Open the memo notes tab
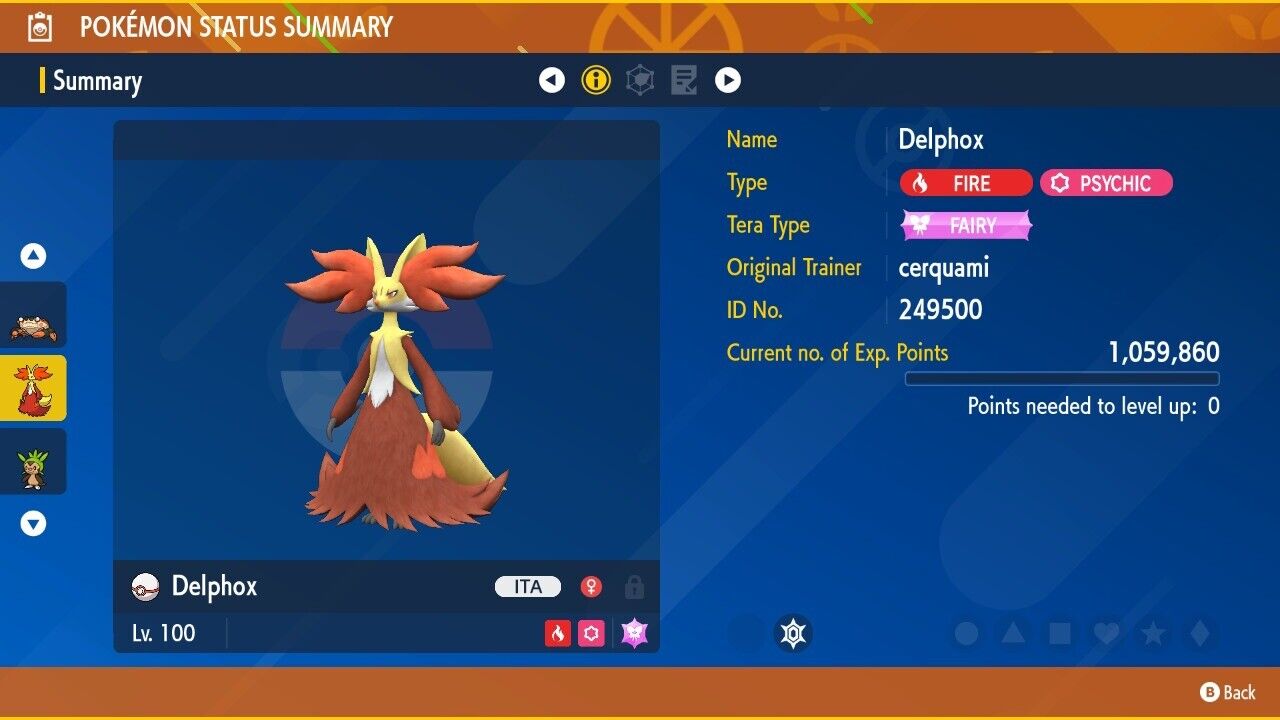 click(684, 80)
